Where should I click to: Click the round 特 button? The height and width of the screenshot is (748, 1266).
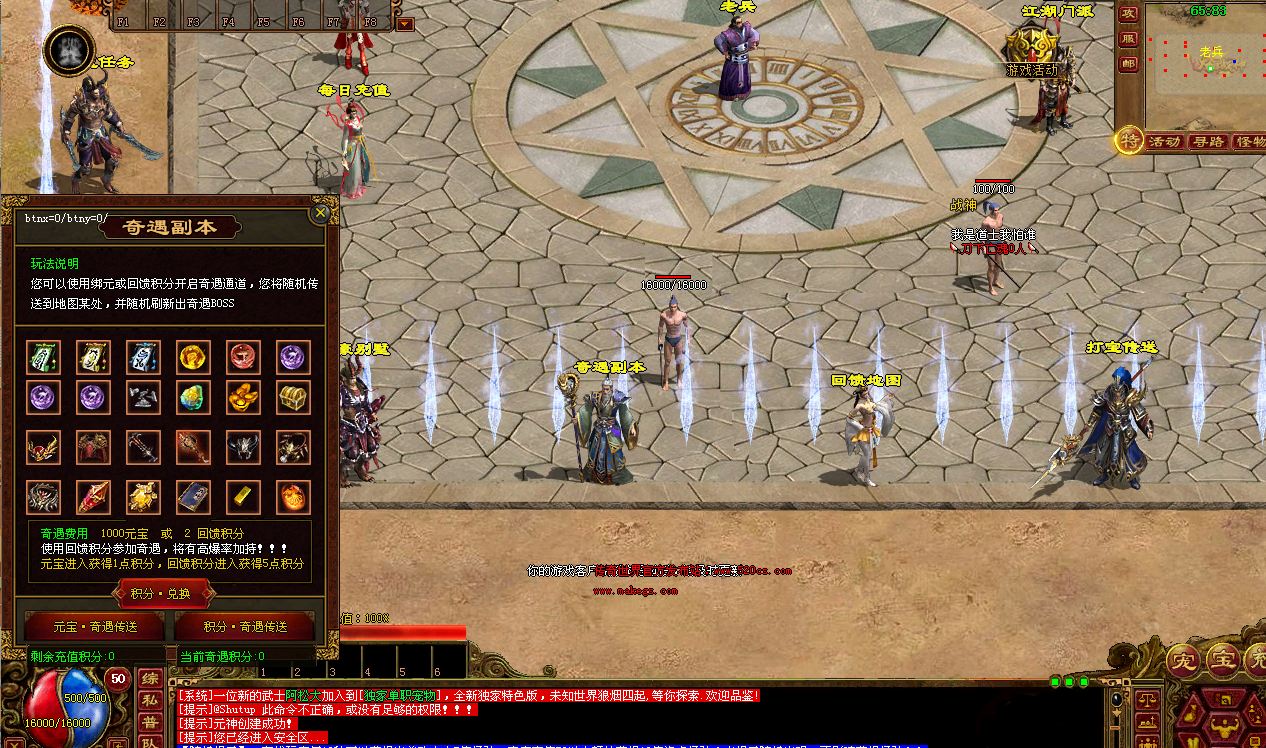point(1130,141)
